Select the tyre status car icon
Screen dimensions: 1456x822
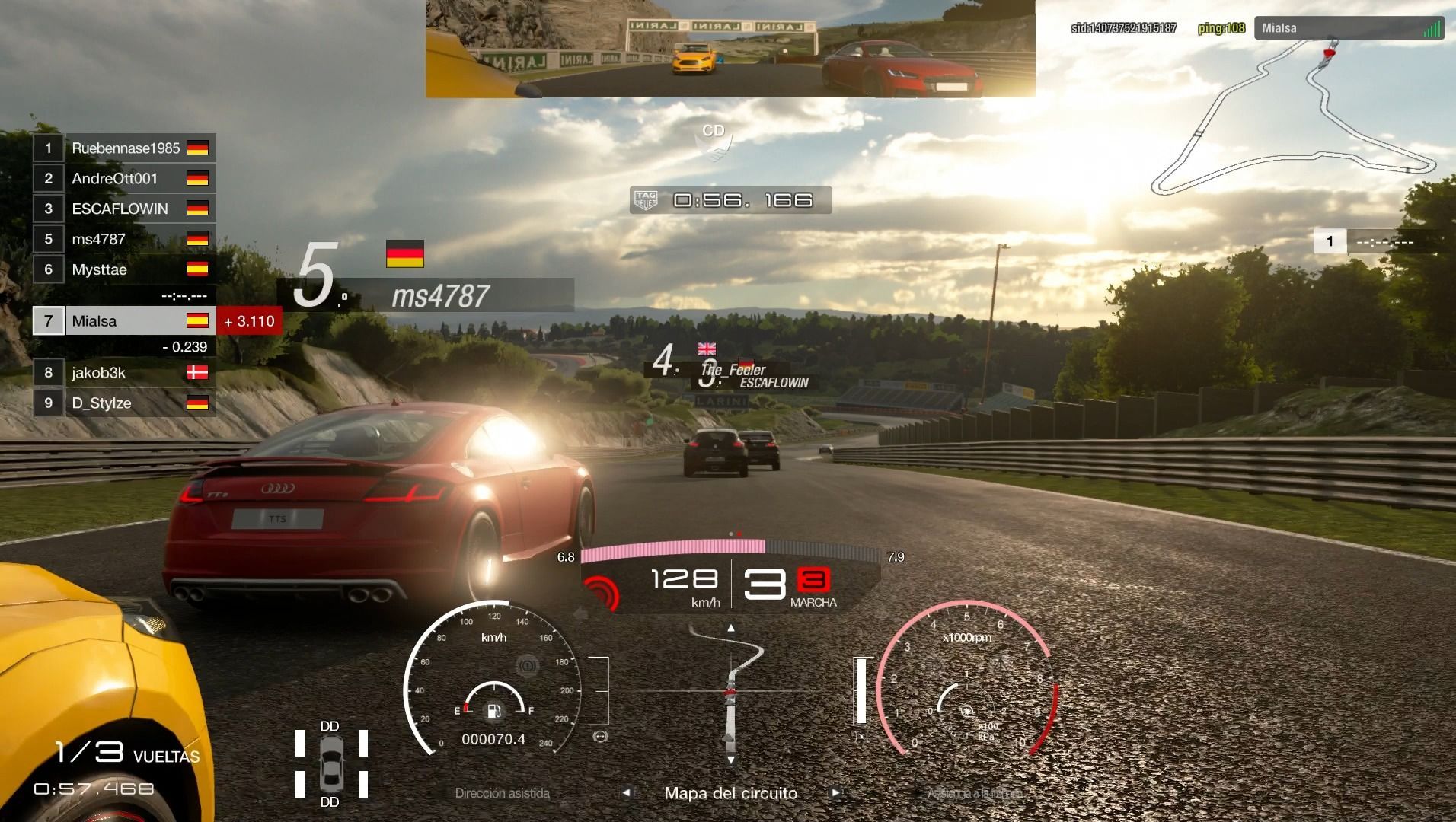pos(330,763)
